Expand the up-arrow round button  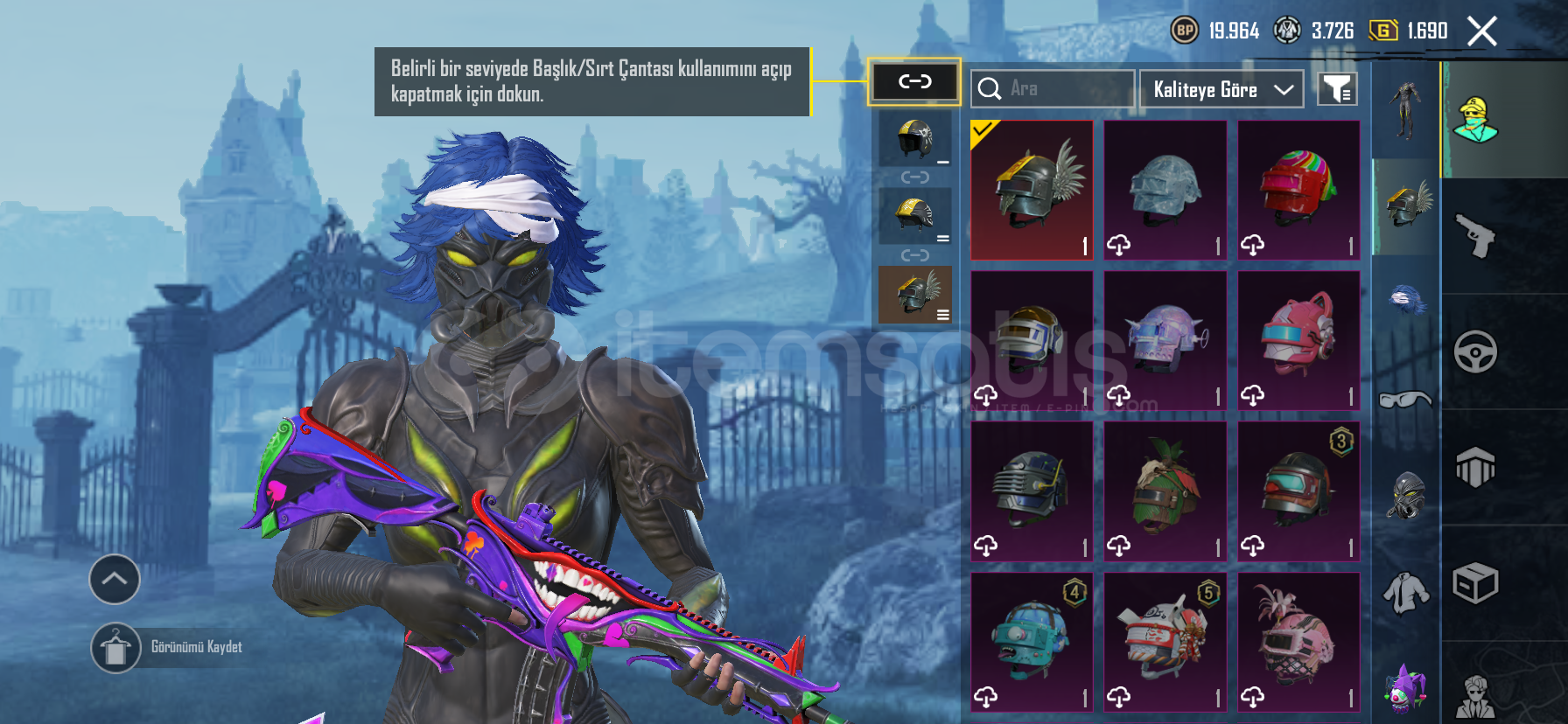point(115,579)
